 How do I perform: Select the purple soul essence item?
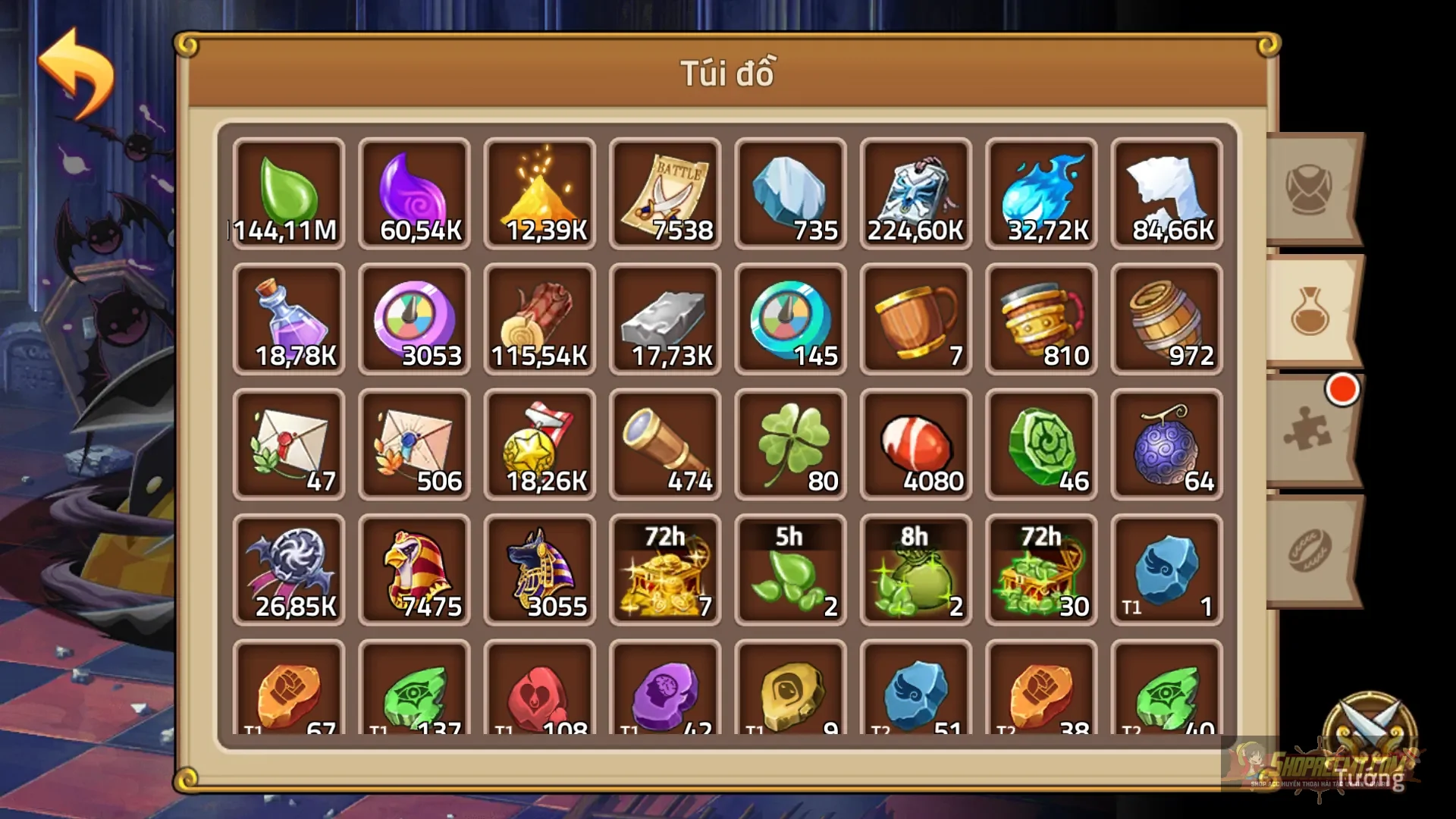pos(414,184)
